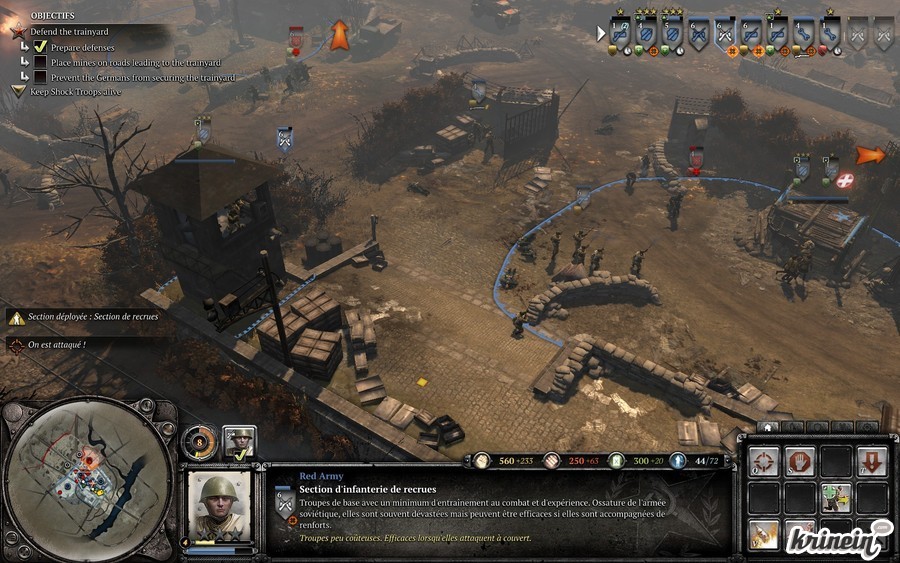Issue the Stop command with the red hand icon
This screenshot has width=900, height=563.
point(798,461)
